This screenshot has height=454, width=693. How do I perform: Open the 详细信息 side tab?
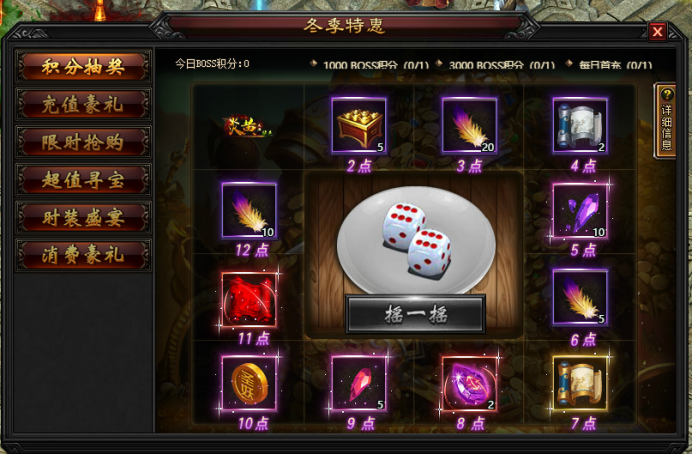pos(665,120)
